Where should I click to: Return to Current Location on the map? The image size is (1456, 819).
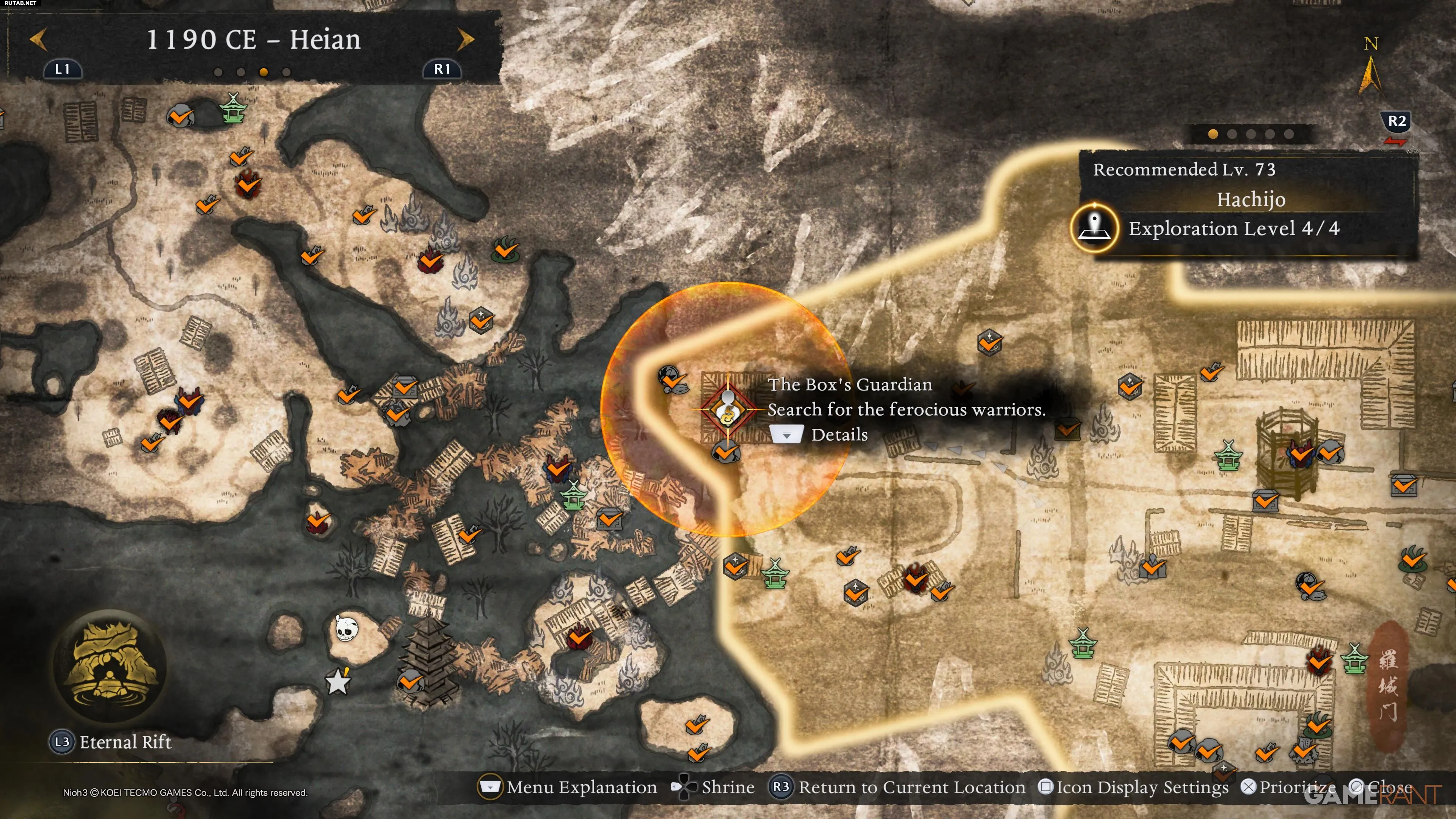coord(897,788)
